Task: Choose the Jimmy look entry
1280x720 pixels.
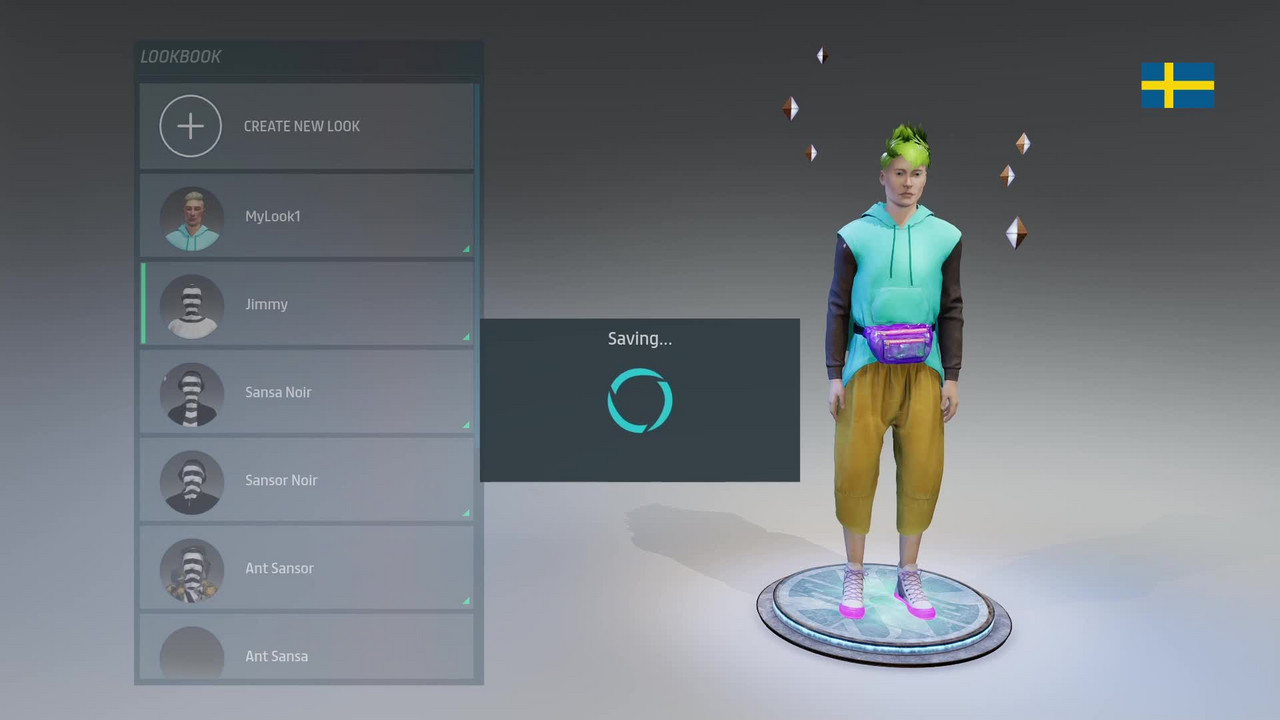Action: [x=306, y=304]
